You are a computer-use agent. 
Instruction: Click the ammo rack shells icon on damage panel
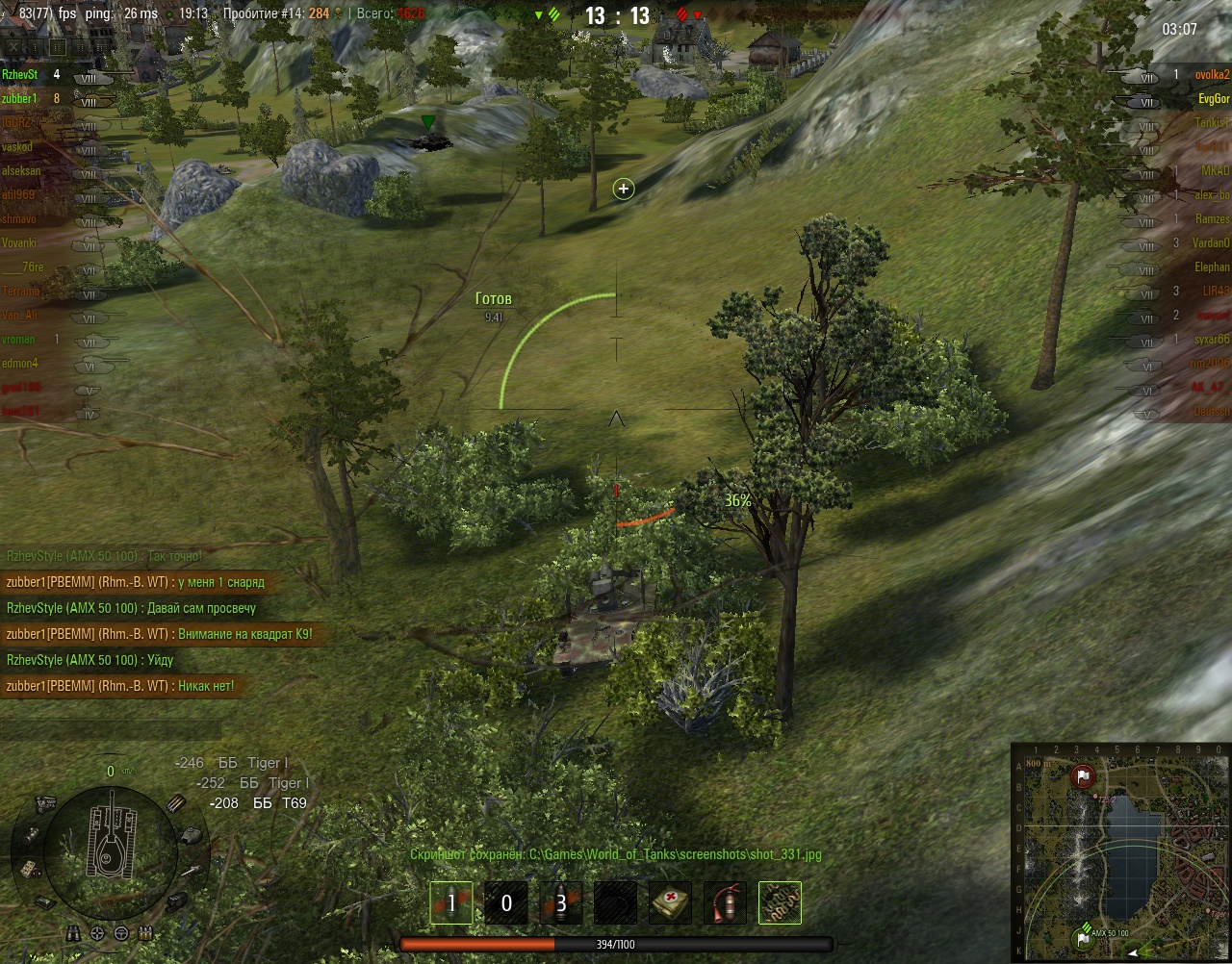177,803
